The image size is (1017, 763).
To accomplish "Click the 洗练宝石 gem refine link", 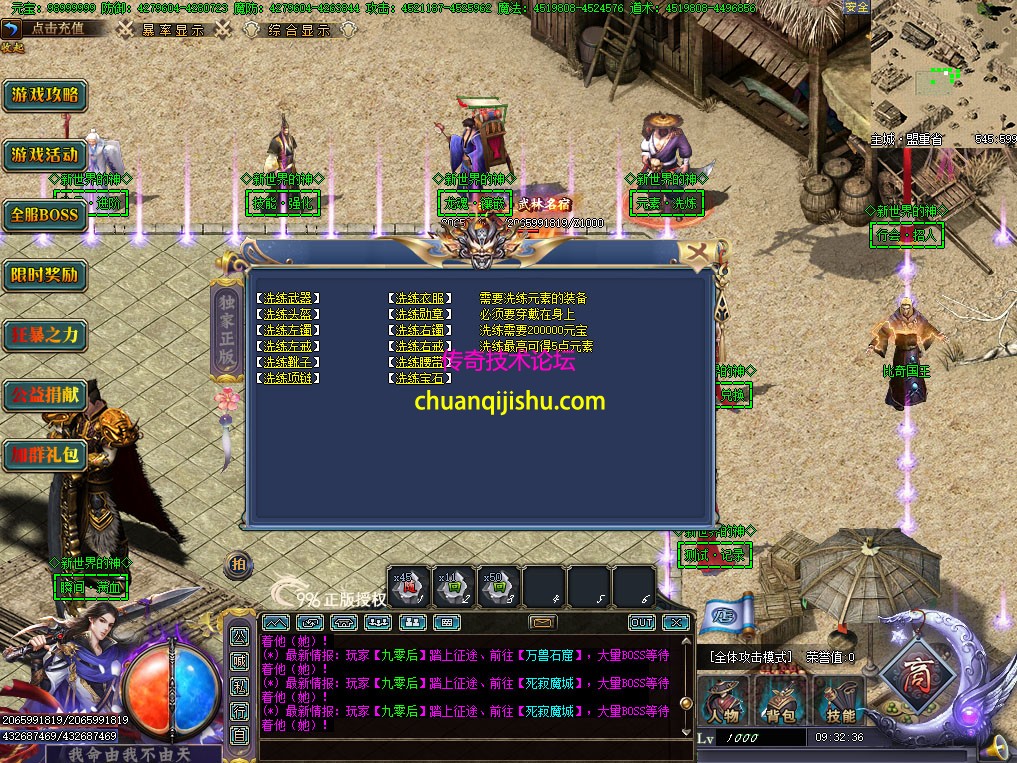I will (418, 378).
